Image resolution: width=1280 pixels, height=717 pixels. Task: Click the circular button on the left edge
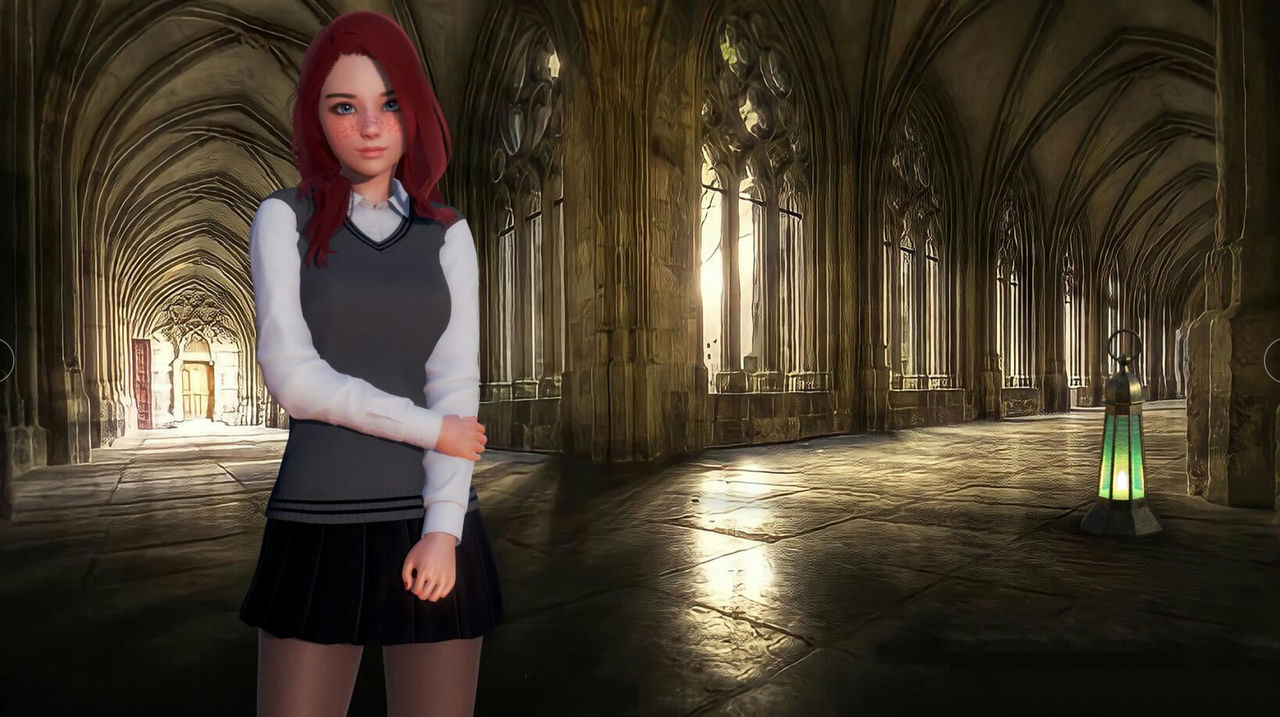pyautogui.click(x=4, y=360)
